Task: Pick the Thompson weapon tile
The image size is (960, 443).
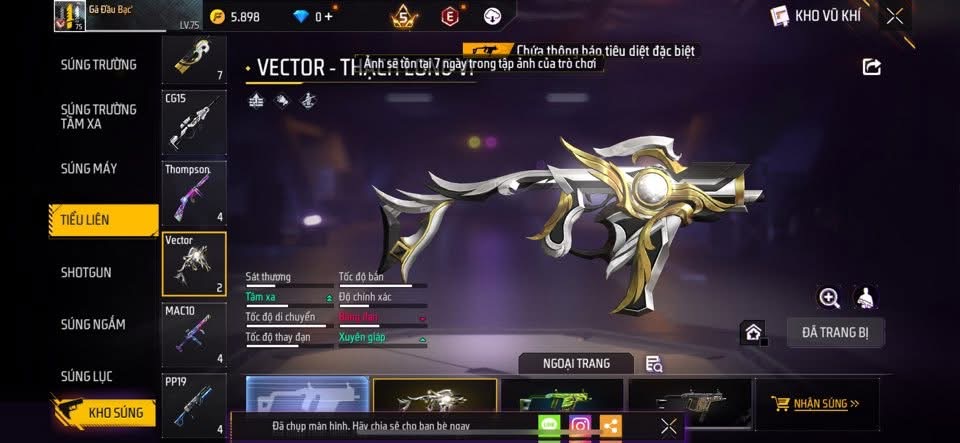Action: 194,192
